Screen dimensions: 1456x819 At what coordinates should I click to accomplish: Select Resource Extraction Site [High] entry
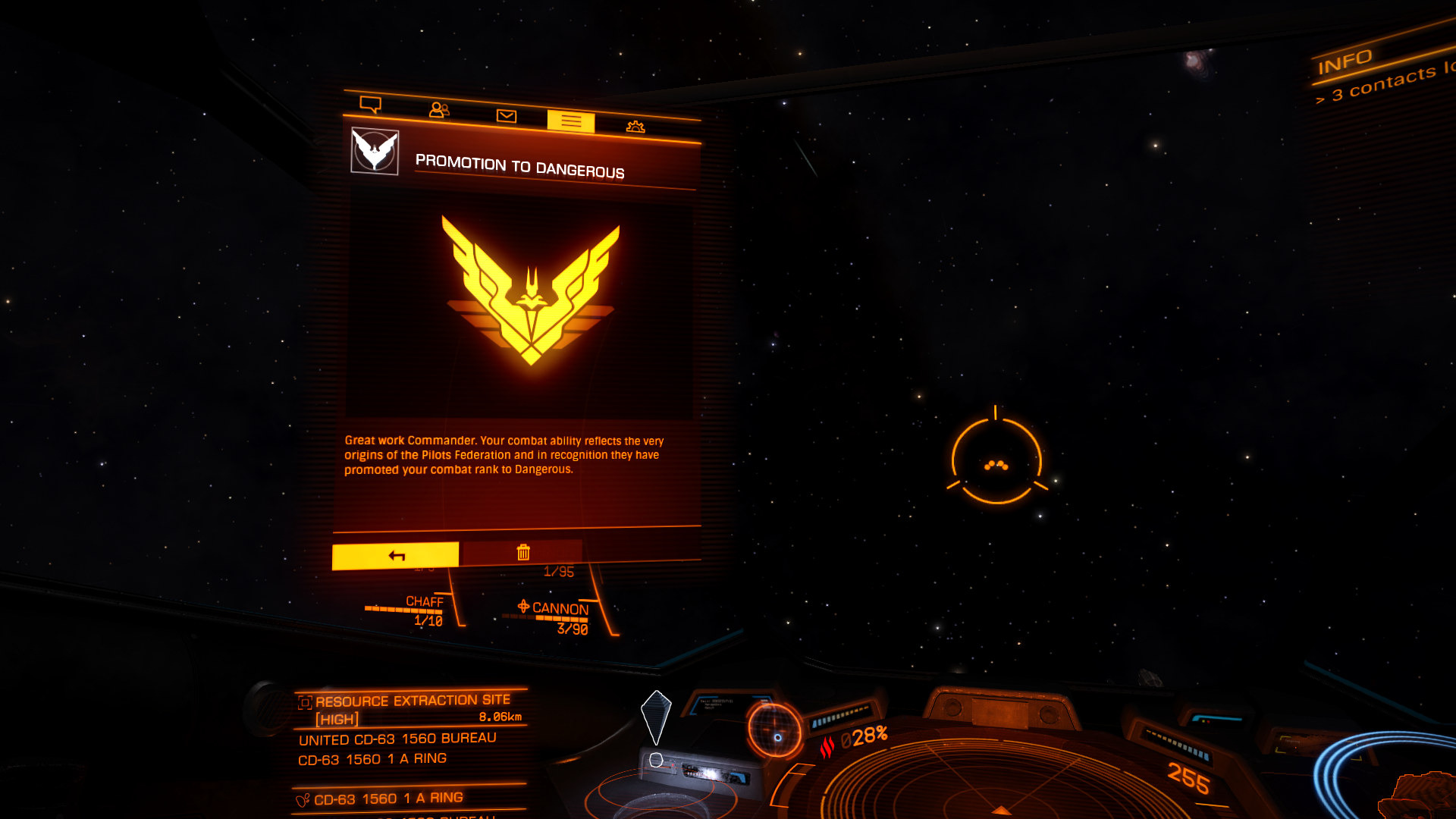pyautogui.click(x=411, y=709)
